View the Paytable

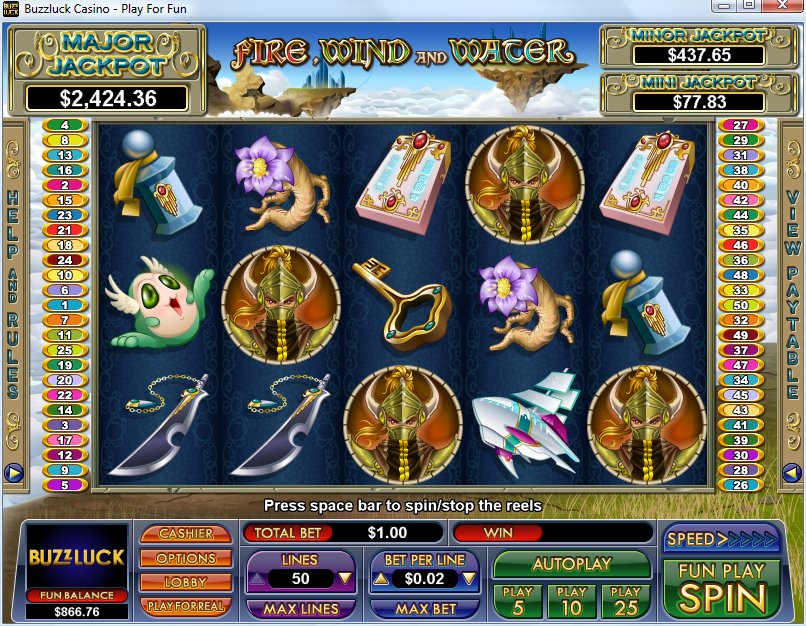point(792,290)
